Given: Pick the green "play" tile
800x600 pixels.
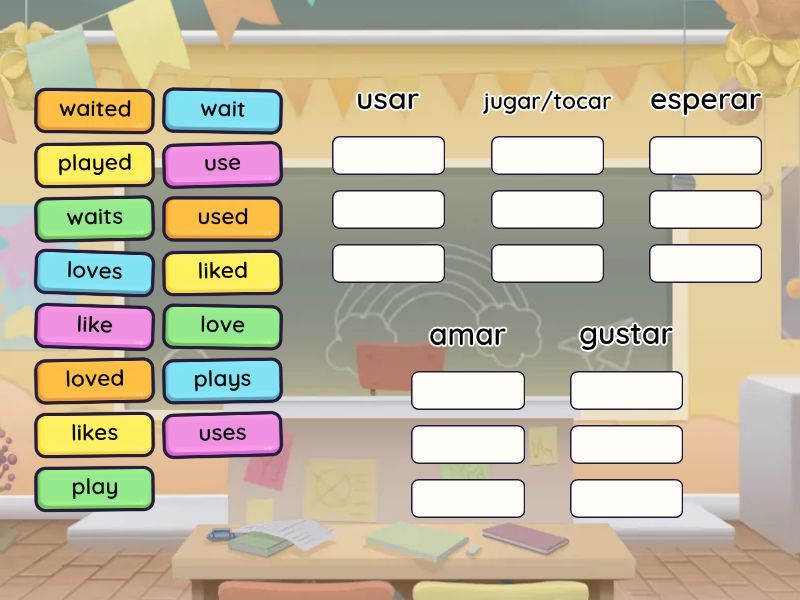Looking at the screenshot, I should [x=95, y=489].
